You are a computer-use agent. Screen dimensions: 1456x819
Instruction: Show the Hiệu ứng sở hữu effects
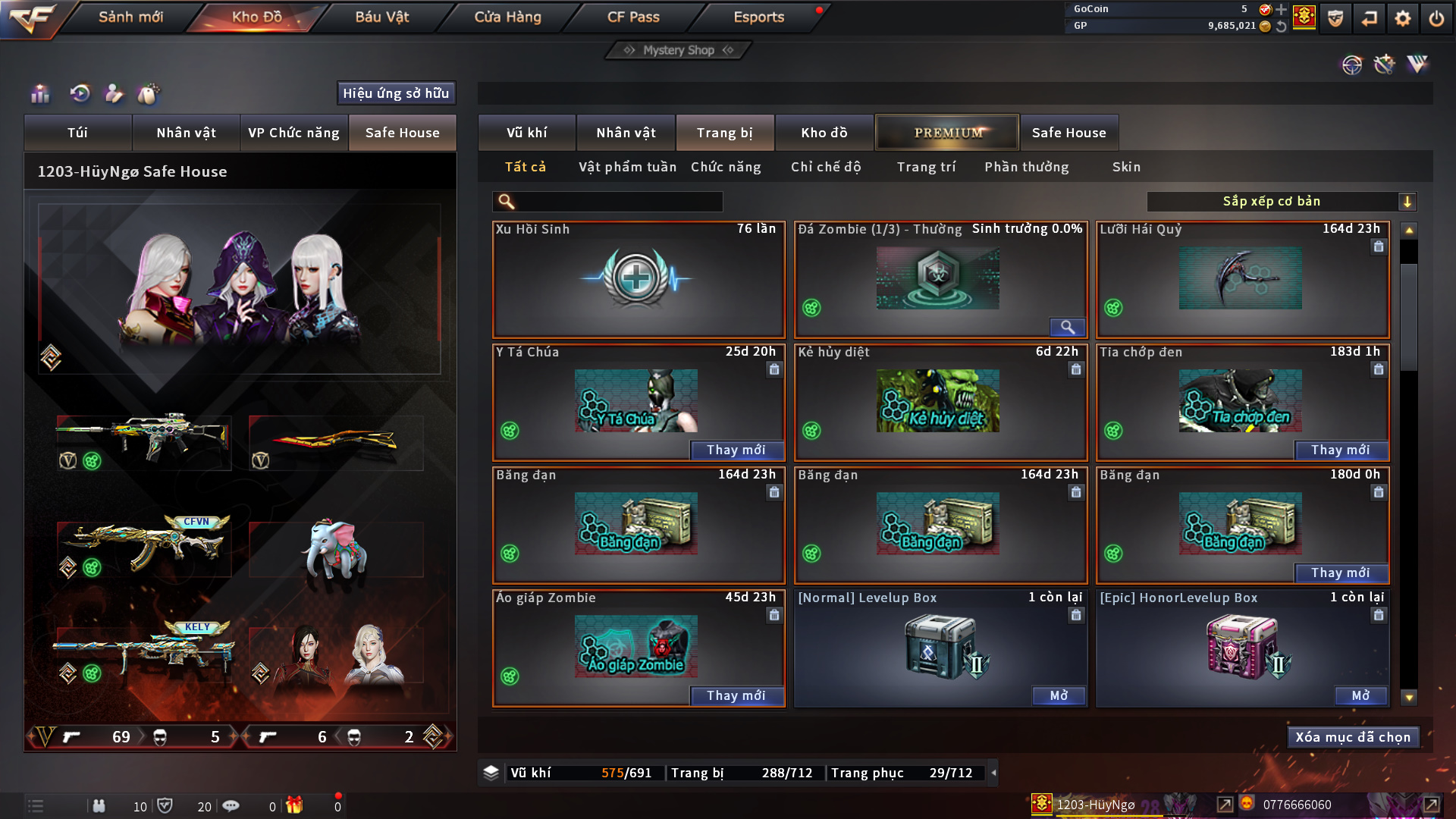[x=396, y=93]
